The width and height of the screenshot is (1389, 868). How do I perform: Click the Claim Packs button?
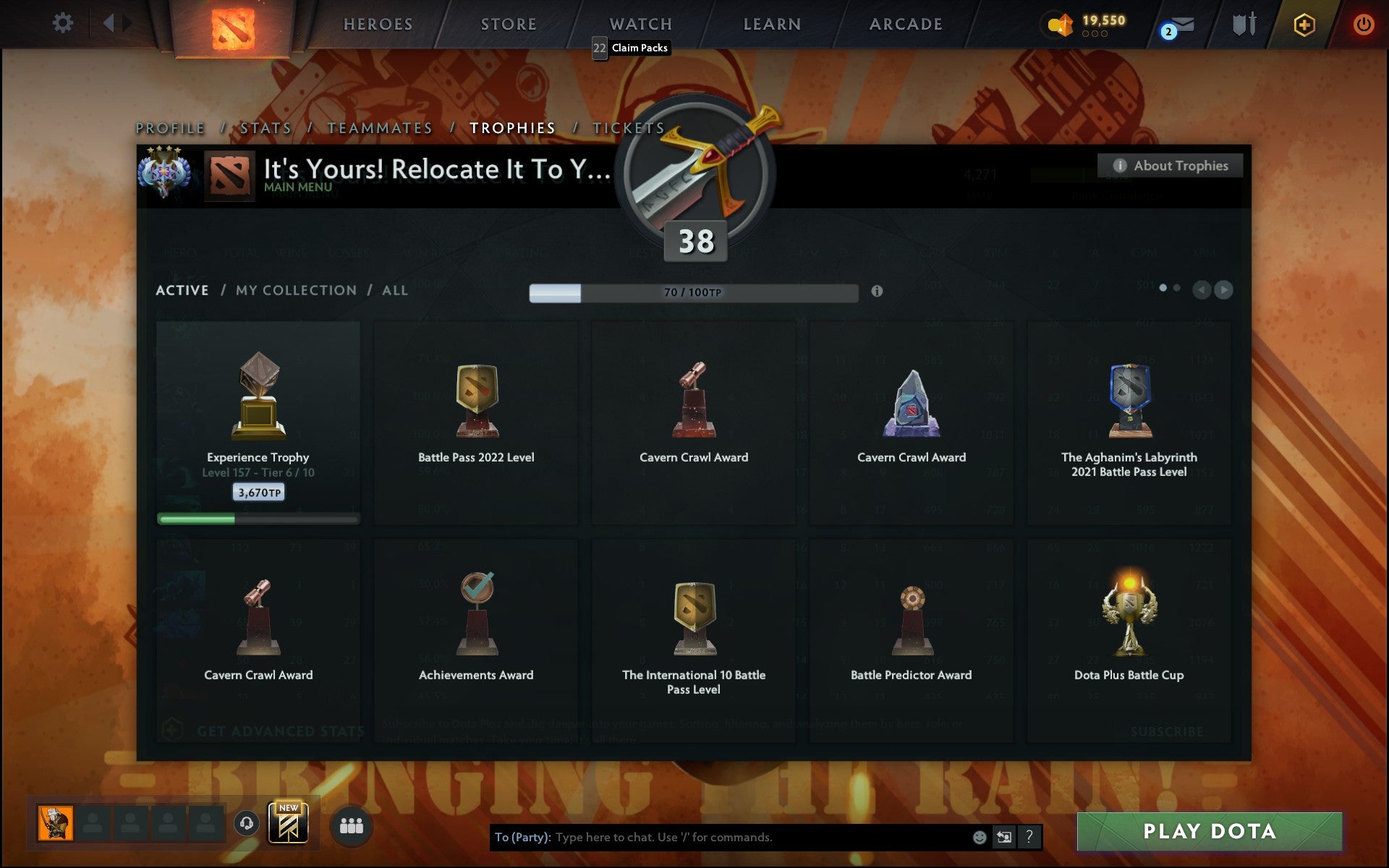[x=640, y=48]
